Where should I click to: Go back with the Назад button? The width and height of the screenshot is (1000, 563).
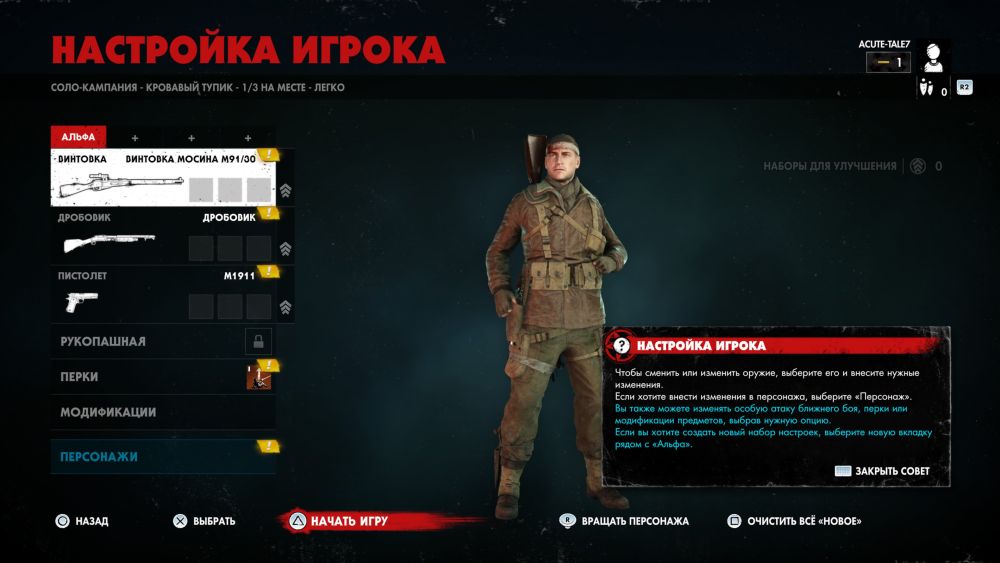pos(82,521)
